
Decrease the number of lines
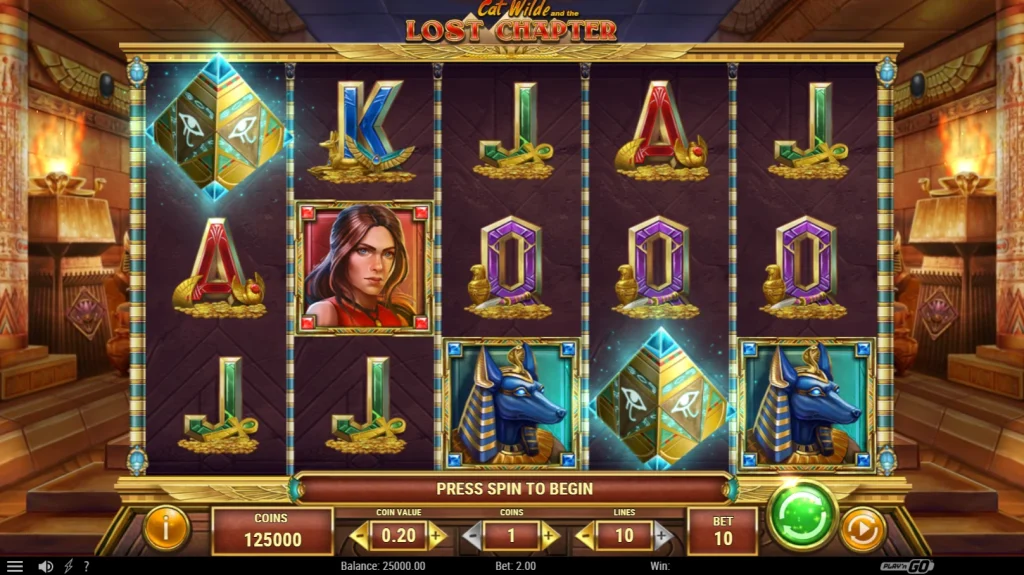[x=585, y=536]
